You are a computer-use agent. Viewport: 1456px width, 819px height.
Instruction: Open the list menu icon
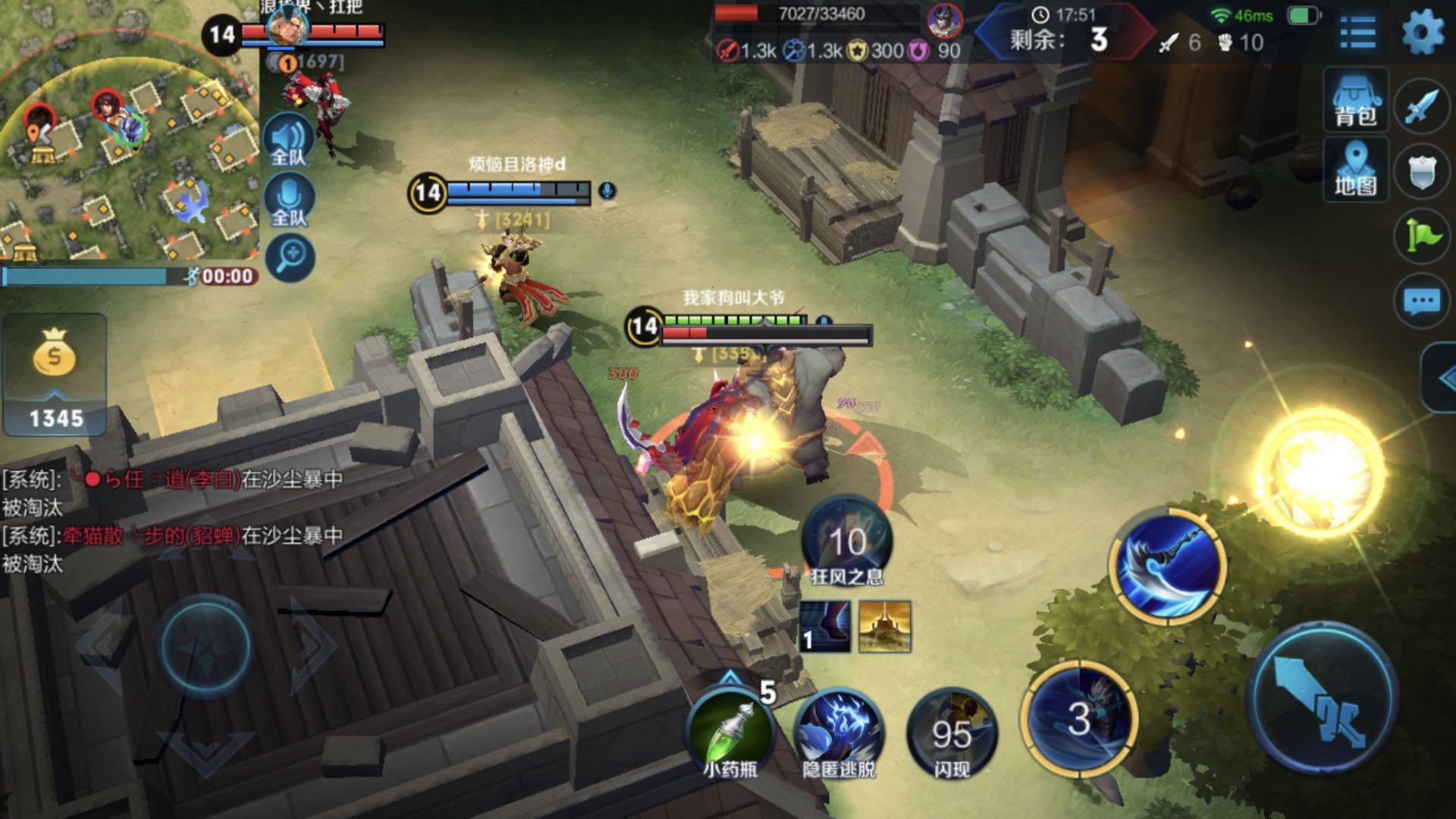point(1357,32)
